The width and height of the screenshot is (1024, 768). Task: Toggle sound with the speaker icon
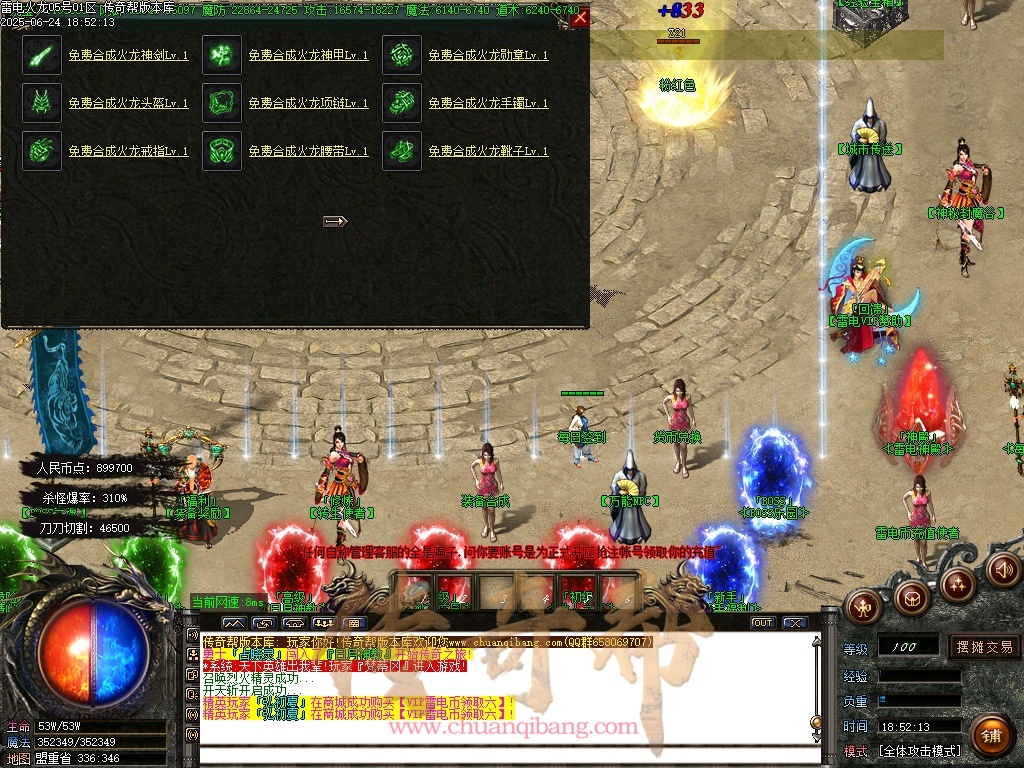[1004, 569]
